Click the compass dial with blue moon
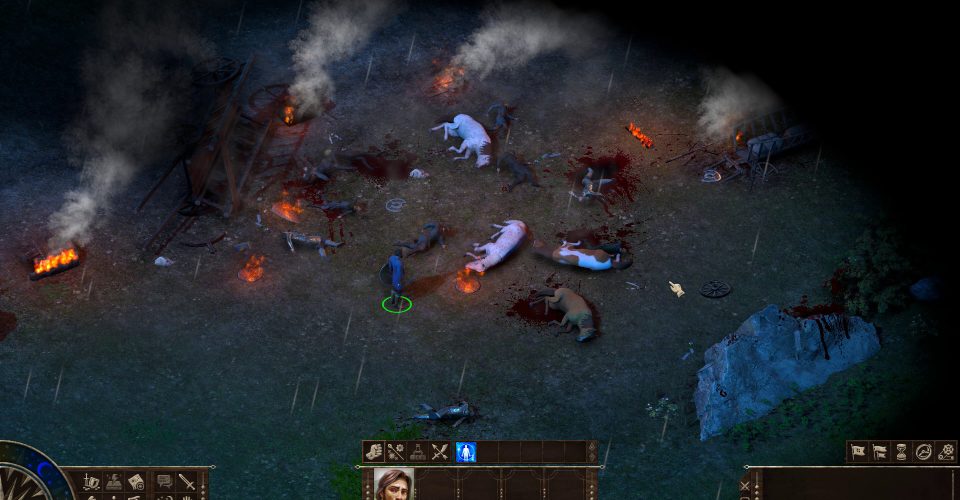The width and height of the screenshot is (960, 500). tap(28, 476)
